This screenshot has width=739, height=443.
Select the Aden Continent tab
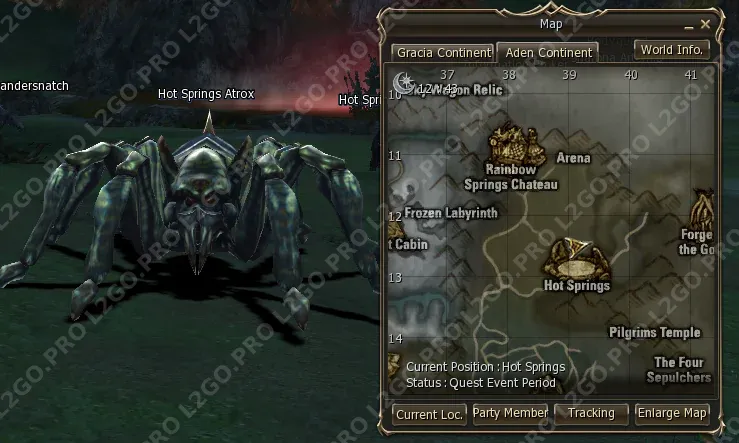[x=547, y=52]
